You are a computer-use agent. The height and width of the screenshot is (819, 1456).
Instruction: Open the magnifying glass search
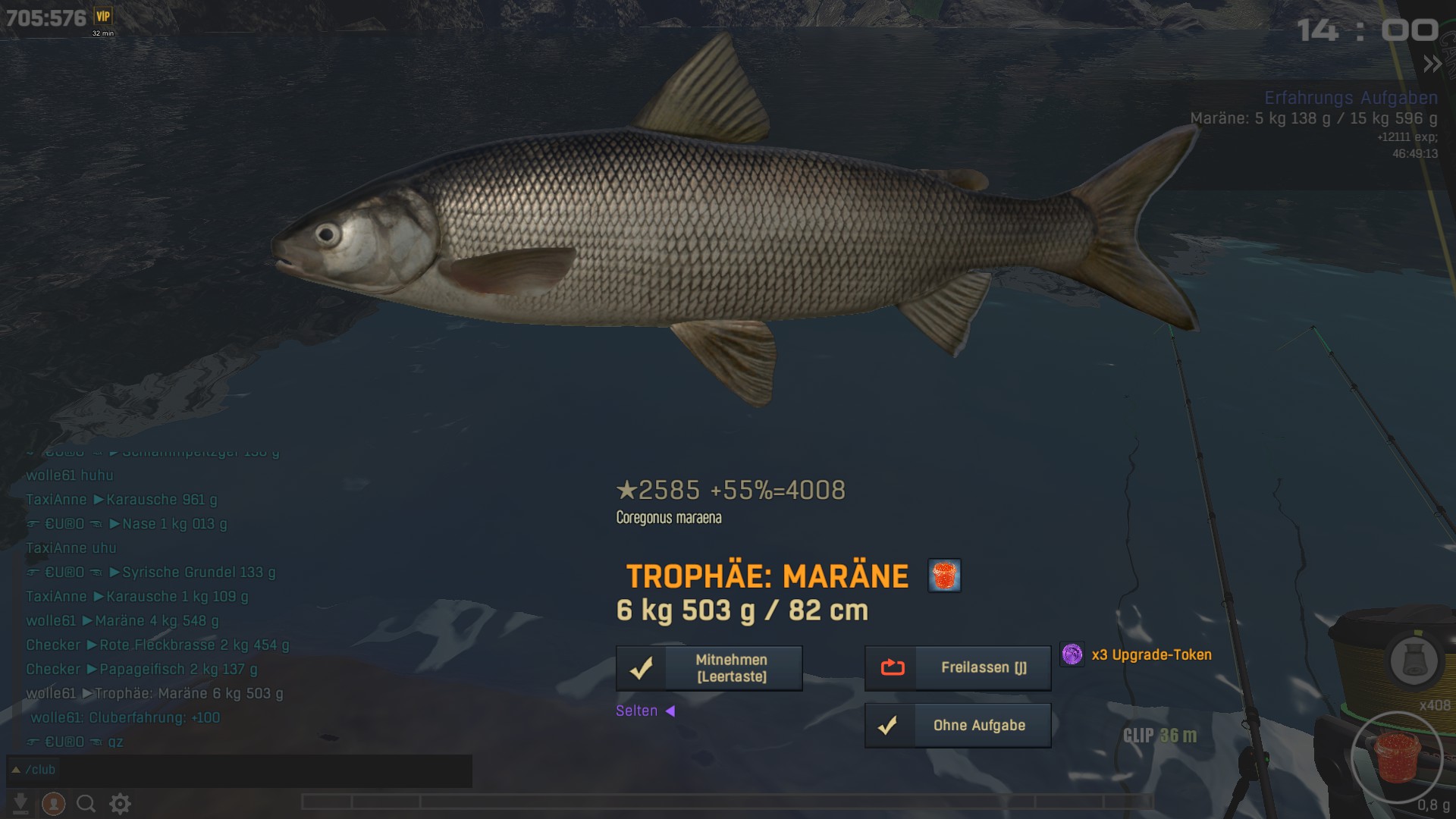coord(86,803)
